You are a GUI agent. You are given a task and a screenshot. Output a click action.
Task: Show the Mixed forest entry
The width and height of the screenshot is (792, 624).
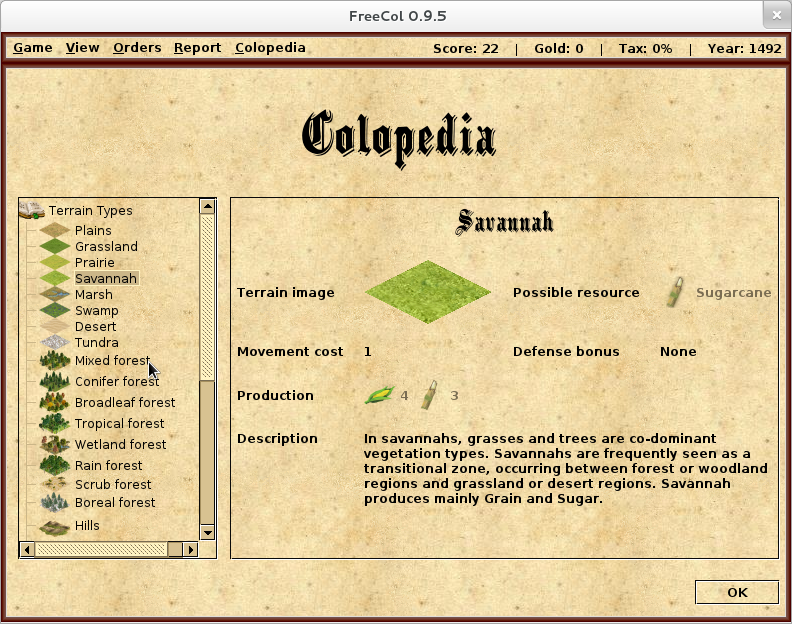(112, 360)
